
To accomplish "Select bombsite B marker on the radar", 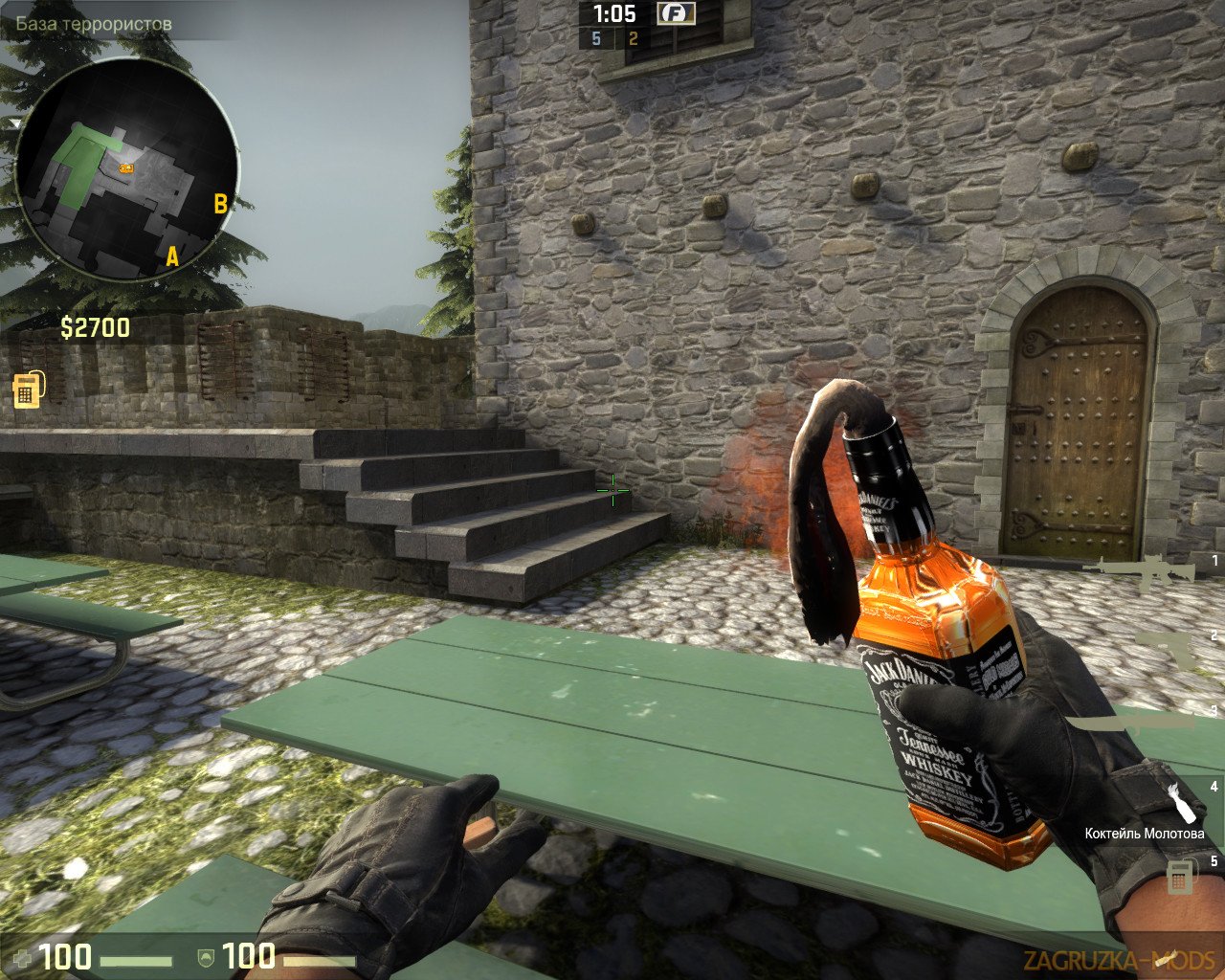I will pyautogui.click(x=220, y=202).
